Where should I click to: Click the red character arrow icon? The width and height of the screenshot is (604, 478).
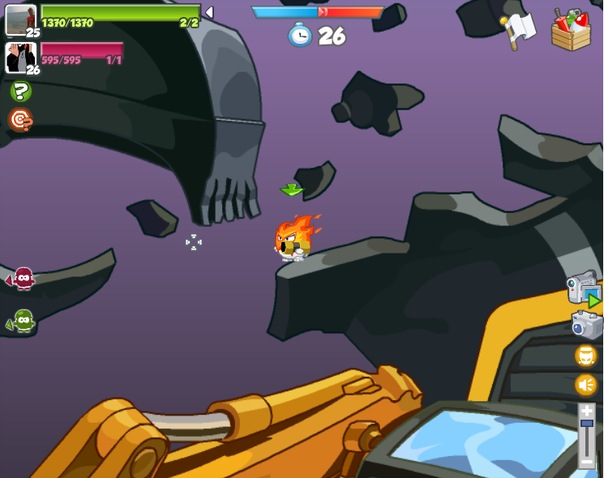click(x=21, y=278)
